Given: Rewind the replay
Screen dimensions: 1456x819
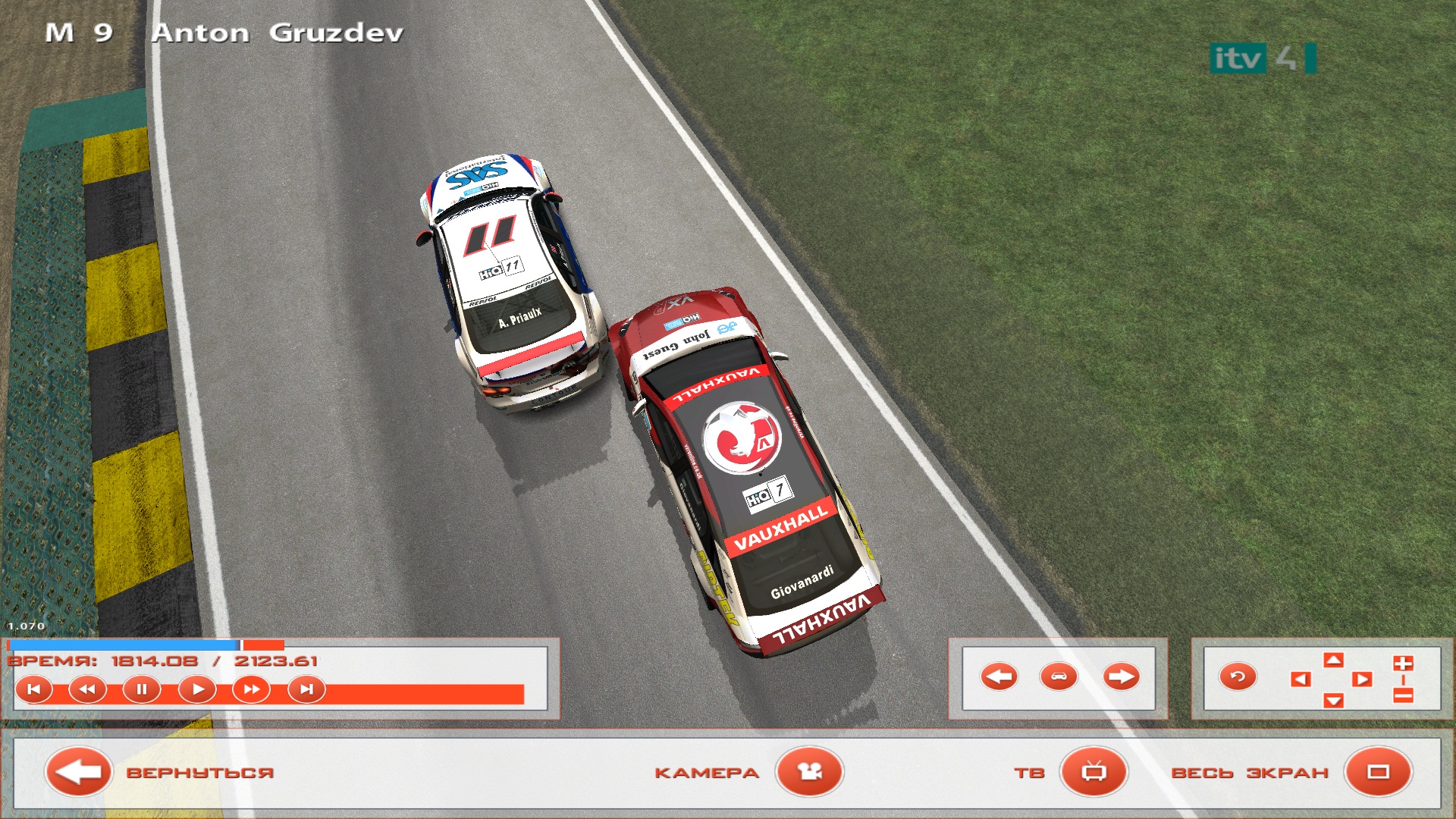Looking at the screenshot, I should [x=87, y=690].
